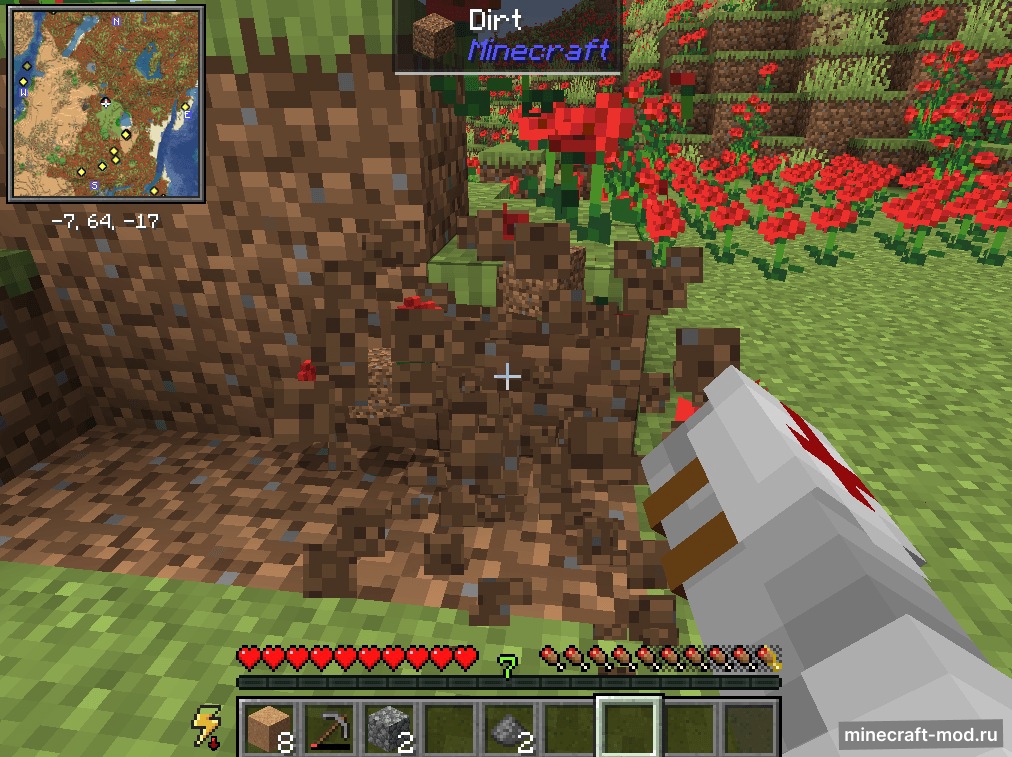The image size is (1012, 757).
Task: Select the pickaxe in the hotbar
Action: 327,725
